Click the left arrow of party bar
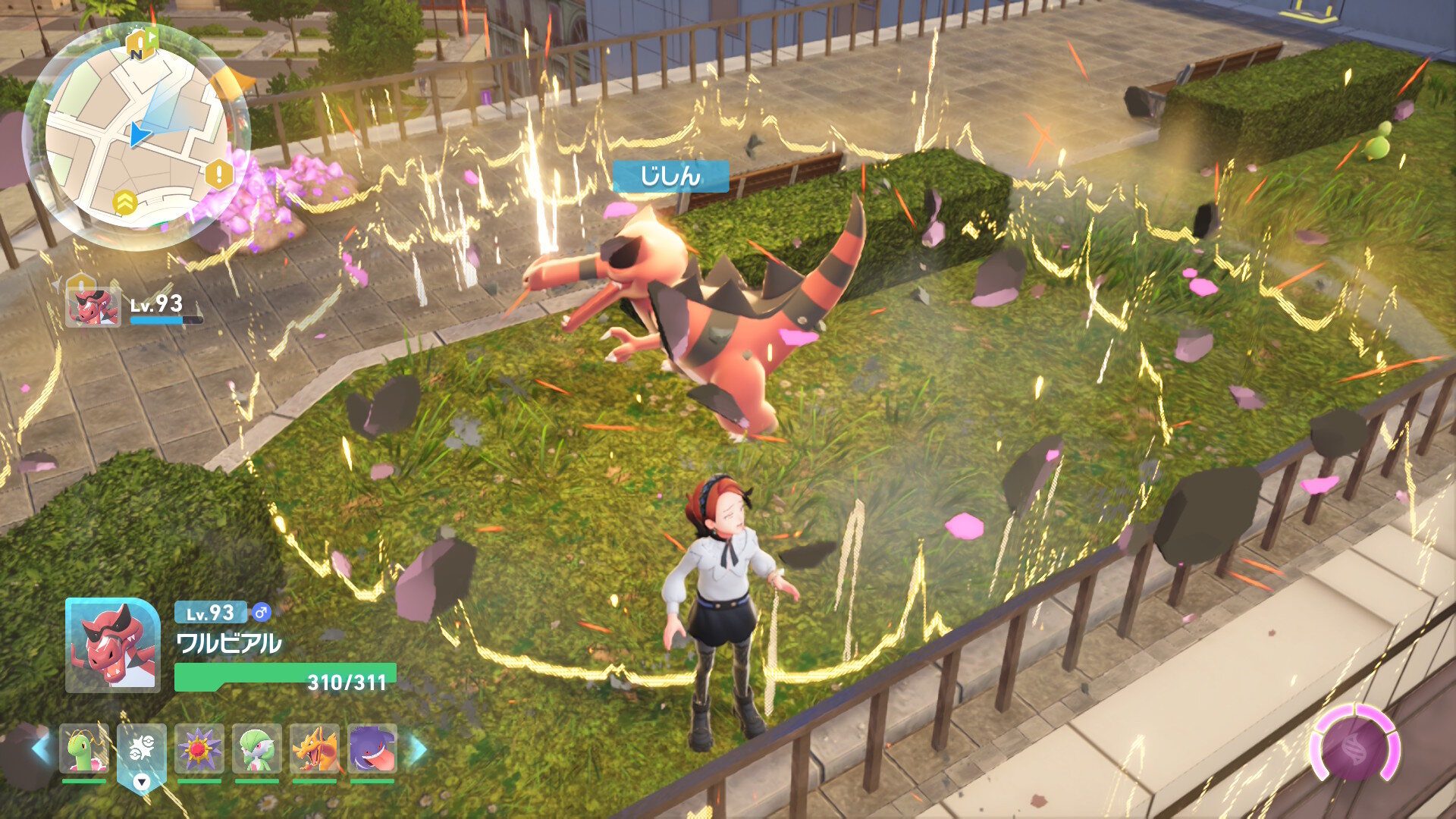 [41, 749]
